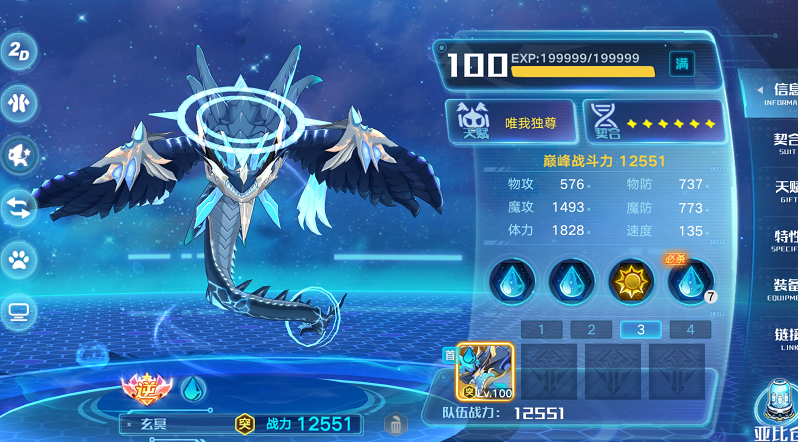Tap the 突 breakthrough hexagon badge

click(x=244, y=424)
